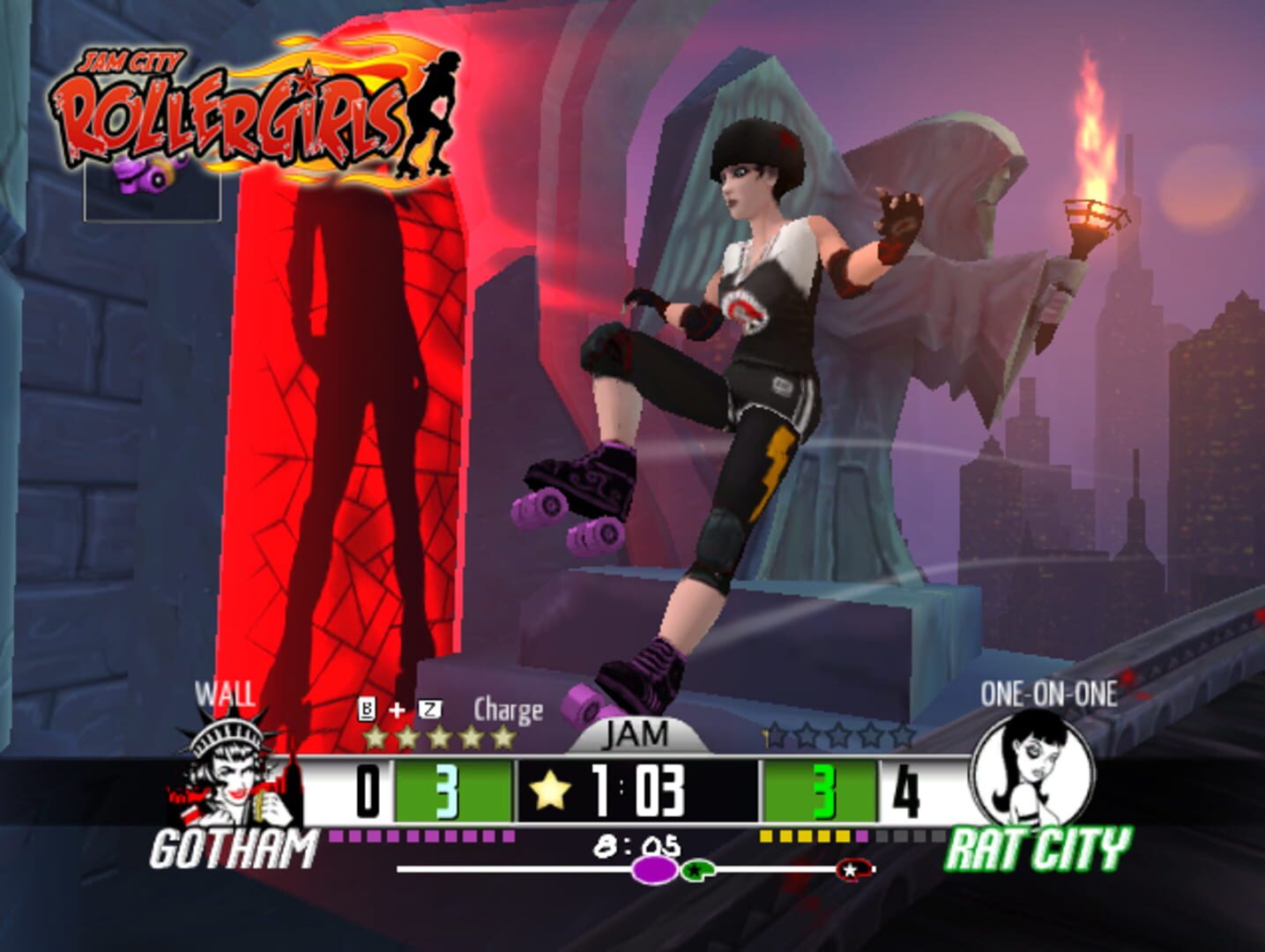Screen dimensions: 1265x952
Task: Click the star icon beside the jam timer
Action: 551,791
